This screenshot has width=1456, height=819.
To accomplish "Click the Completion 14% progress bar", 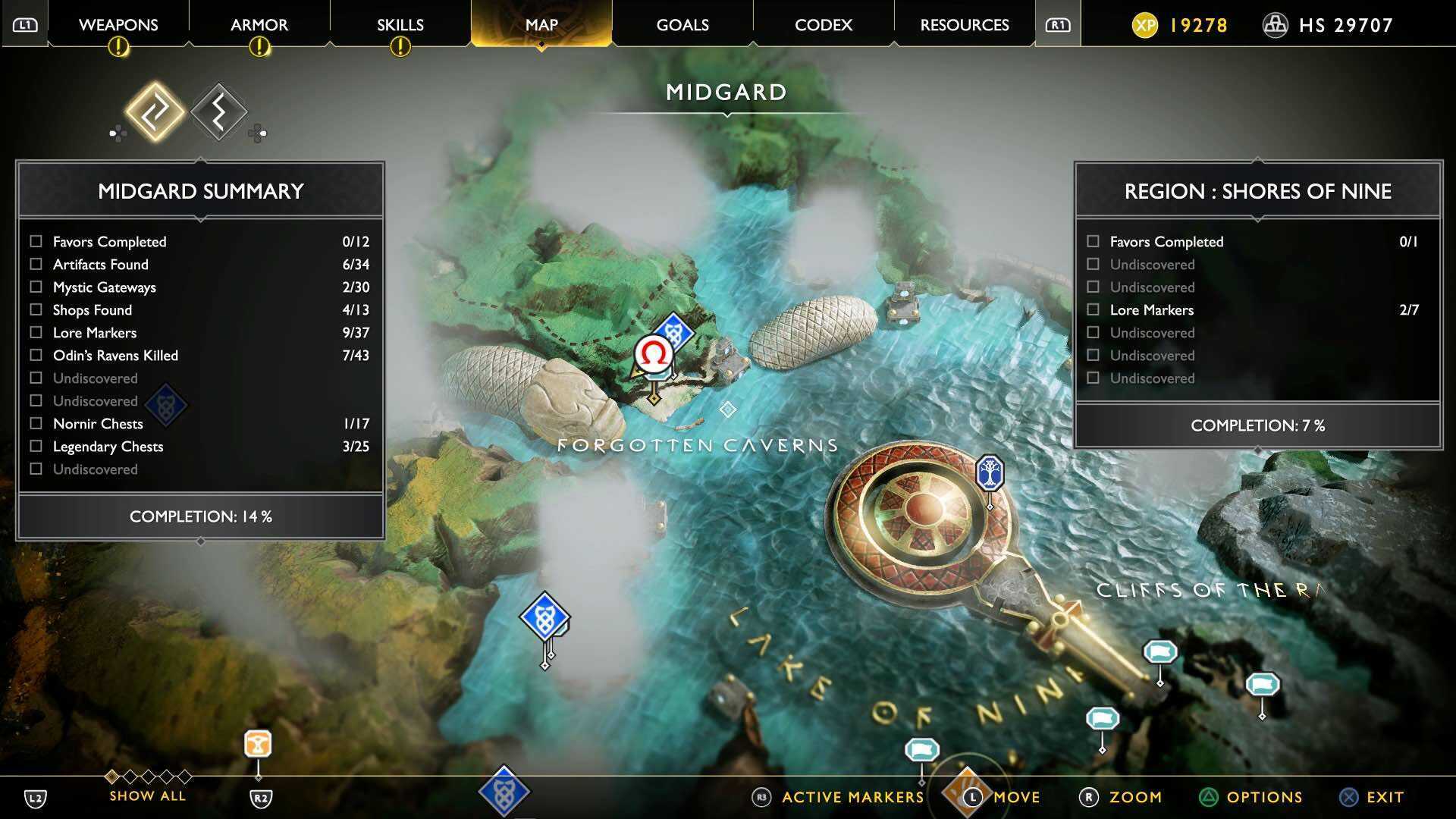I will click(200, 516).
